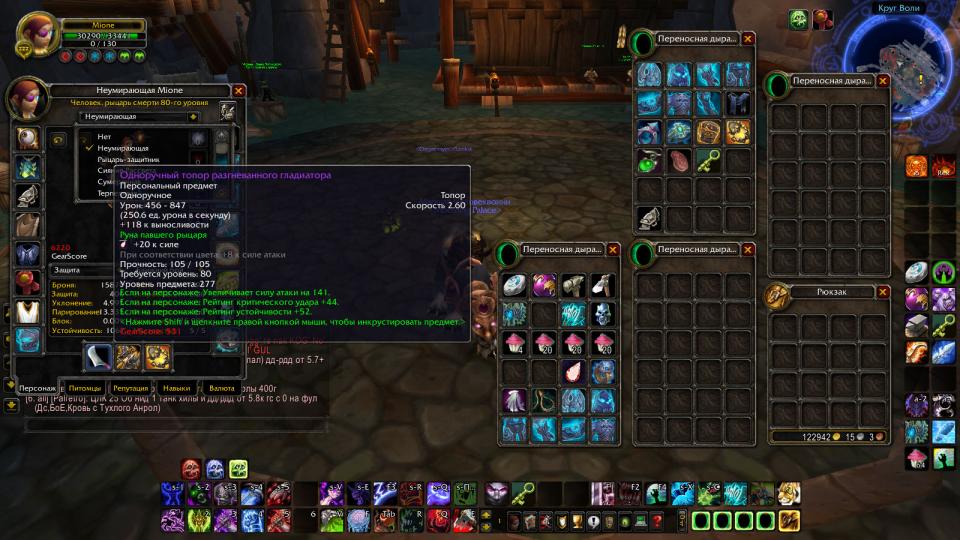Screen dimensions: 960x540
Task: Choose the Нет title option
Action: click(104, 136)
